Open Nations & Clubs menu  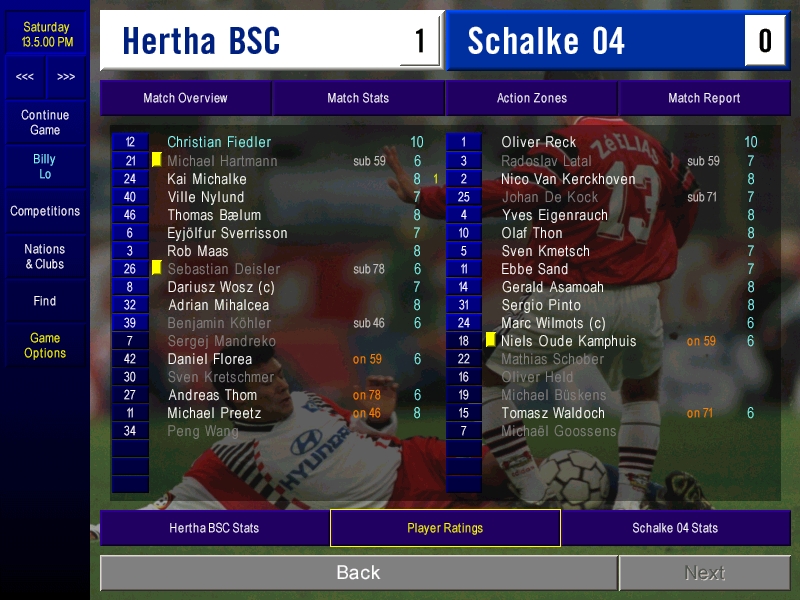[x=45, y=256]
